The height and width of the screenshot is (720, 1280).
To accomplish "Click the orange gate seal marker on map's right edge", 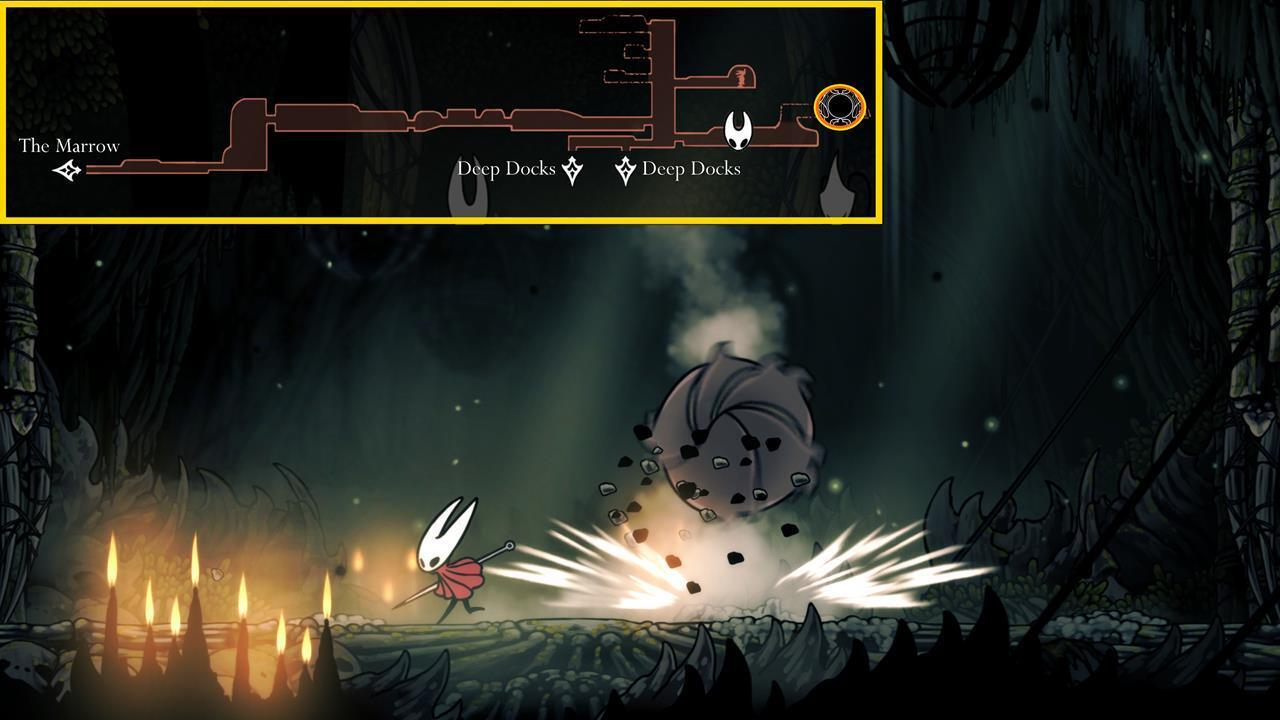I will point(840,107).
